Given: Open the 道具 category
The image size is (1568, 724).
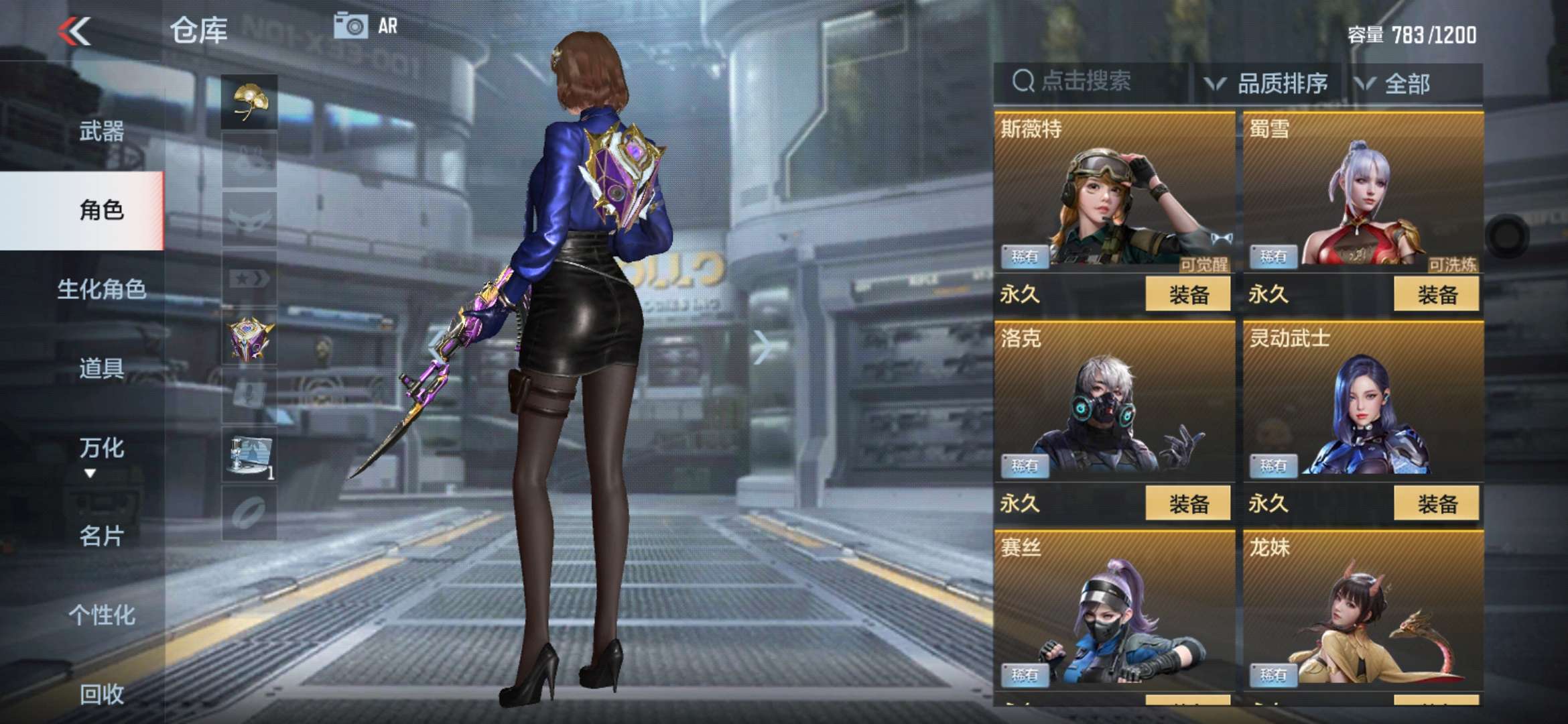Looking at the screenshot, I should (101, 368).
